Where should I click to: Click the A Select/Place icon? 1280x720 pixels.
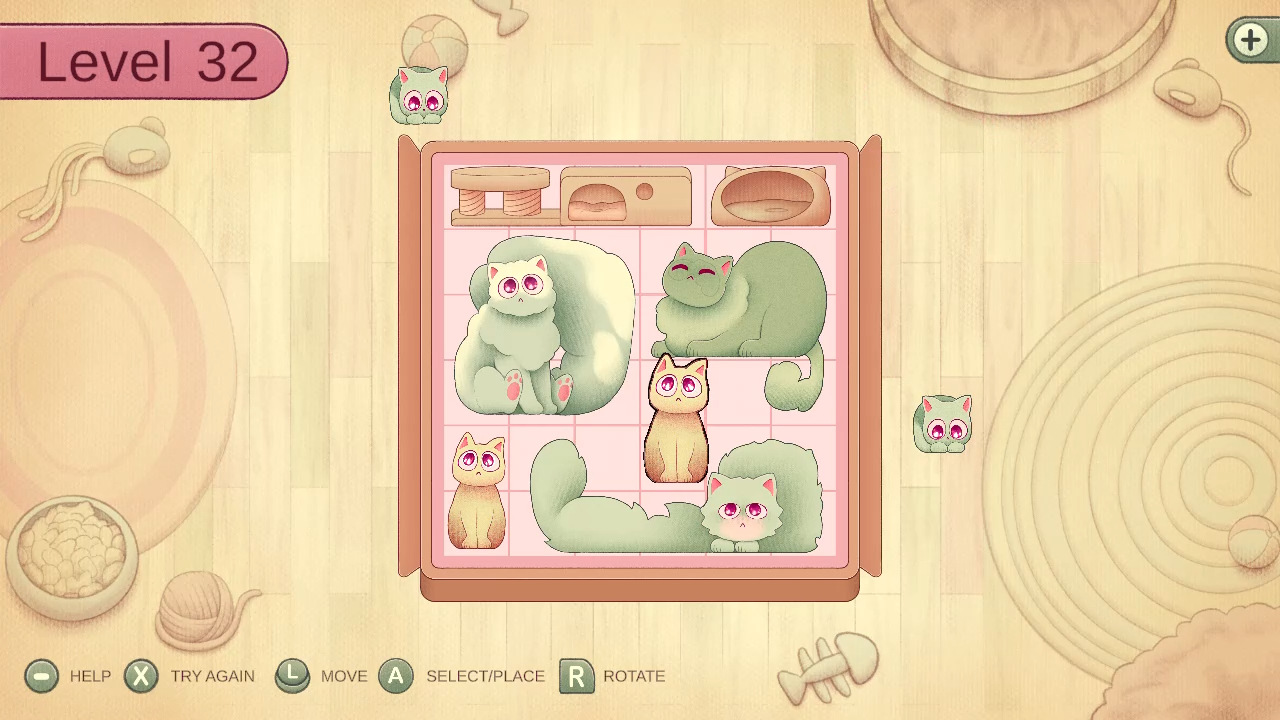(396, 676)
